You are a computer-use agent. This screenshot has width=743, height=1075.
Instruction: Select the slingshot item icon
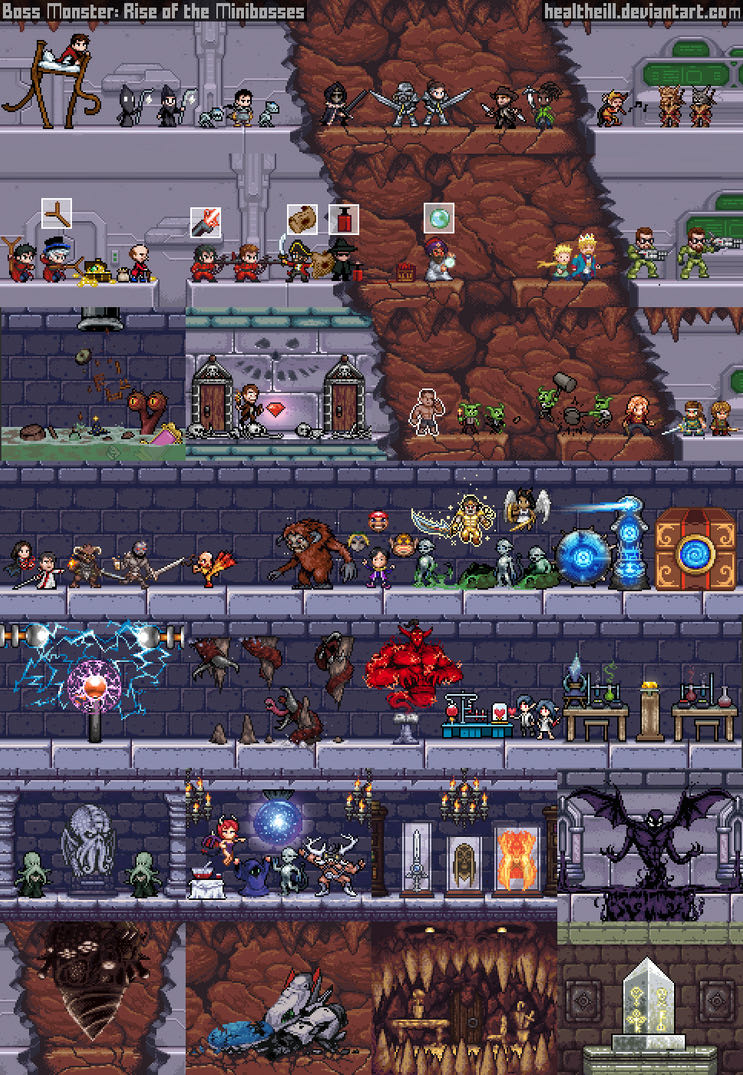56,213
